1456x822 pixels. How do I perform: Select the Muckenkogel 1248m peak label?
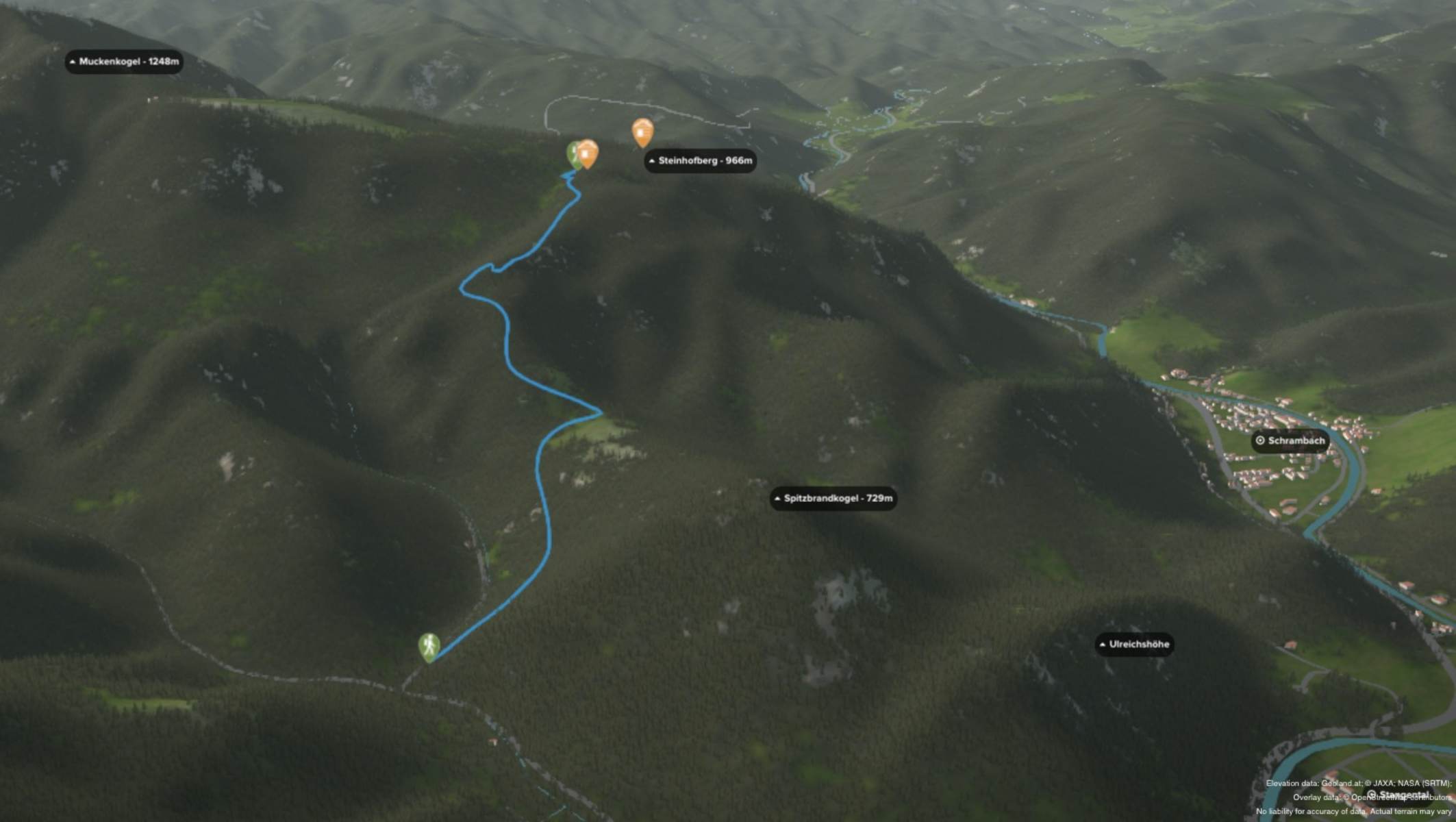tap(124, 62)
